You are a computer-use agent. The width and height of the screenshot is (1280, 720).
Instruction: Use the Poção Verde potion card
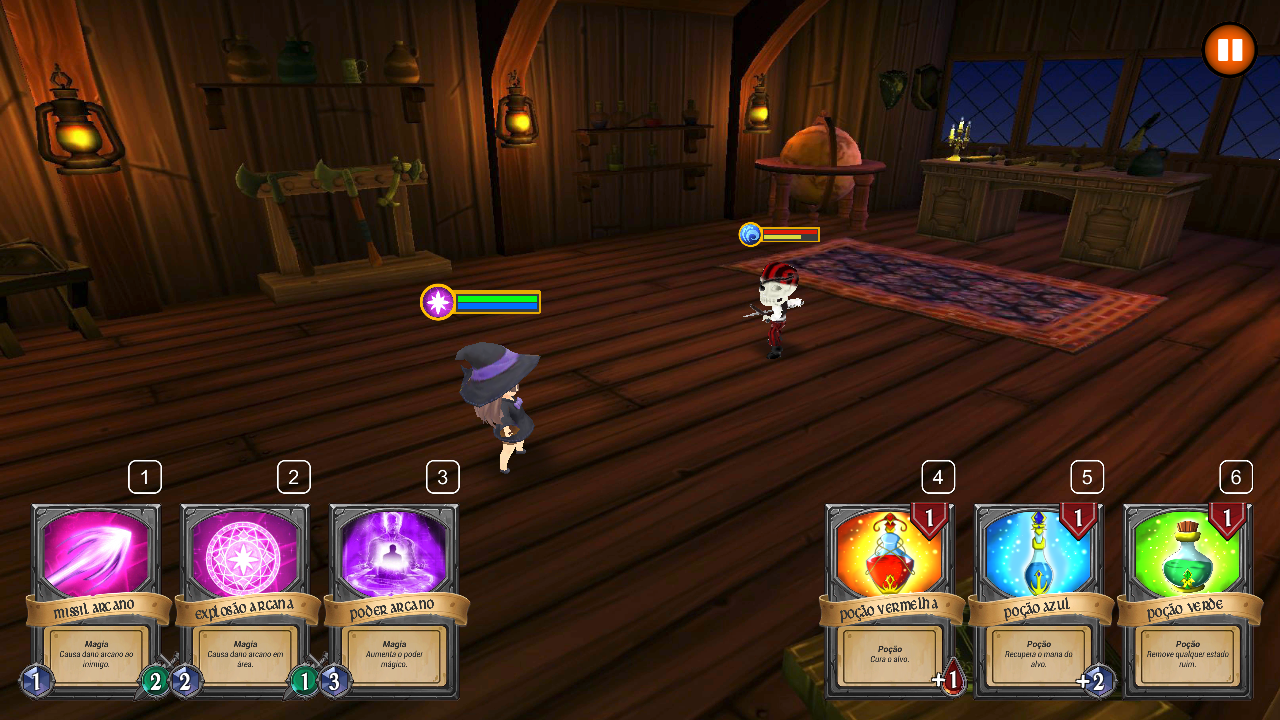pyautogui.click(x=1188, y=600)
